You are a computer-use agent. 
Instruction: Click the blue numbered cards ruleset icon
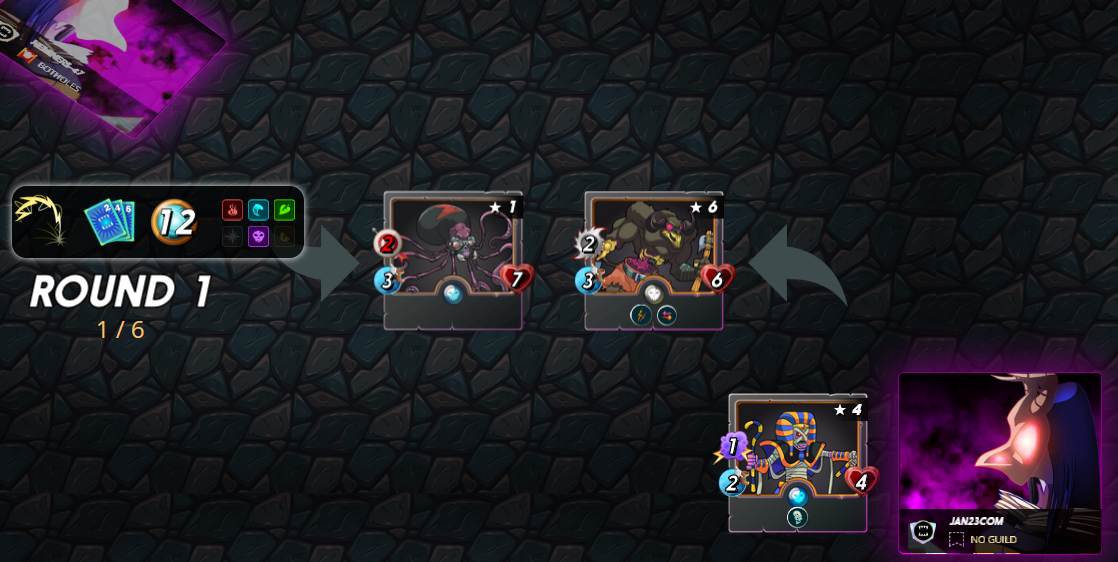tap(108, 220)
